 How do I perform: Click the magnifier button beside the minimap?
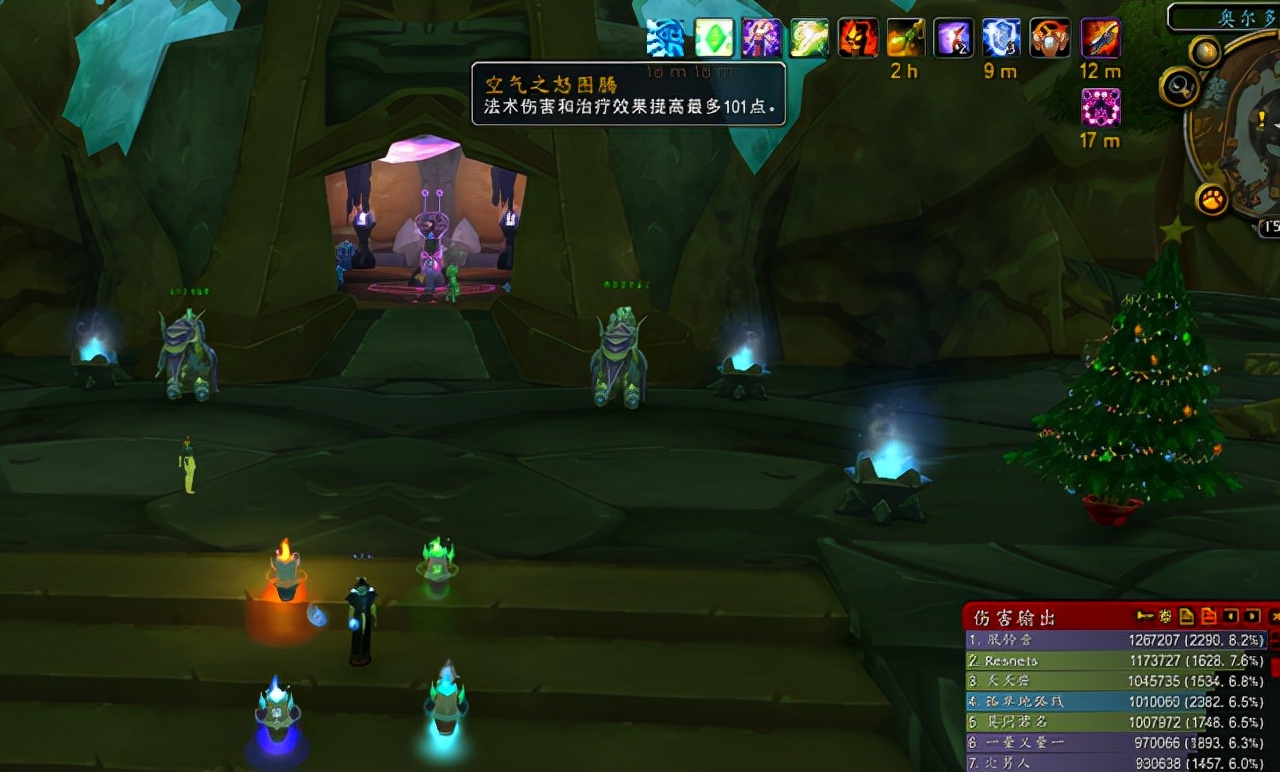click(x=1179, y=87)
